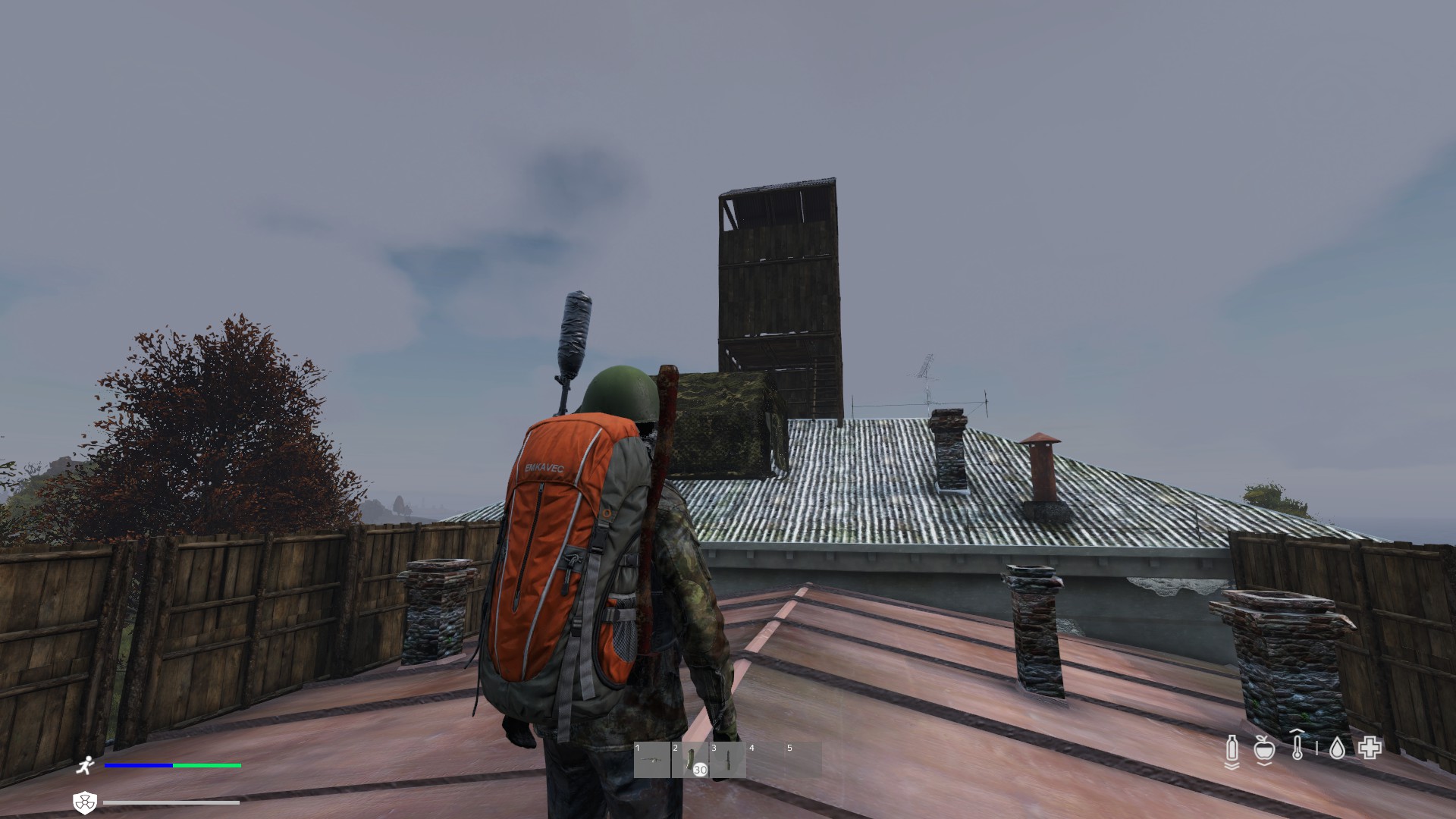Select the rifle in hotbar slot 1
Viewport: 1456px width, 819px height.
pos(652,760)
